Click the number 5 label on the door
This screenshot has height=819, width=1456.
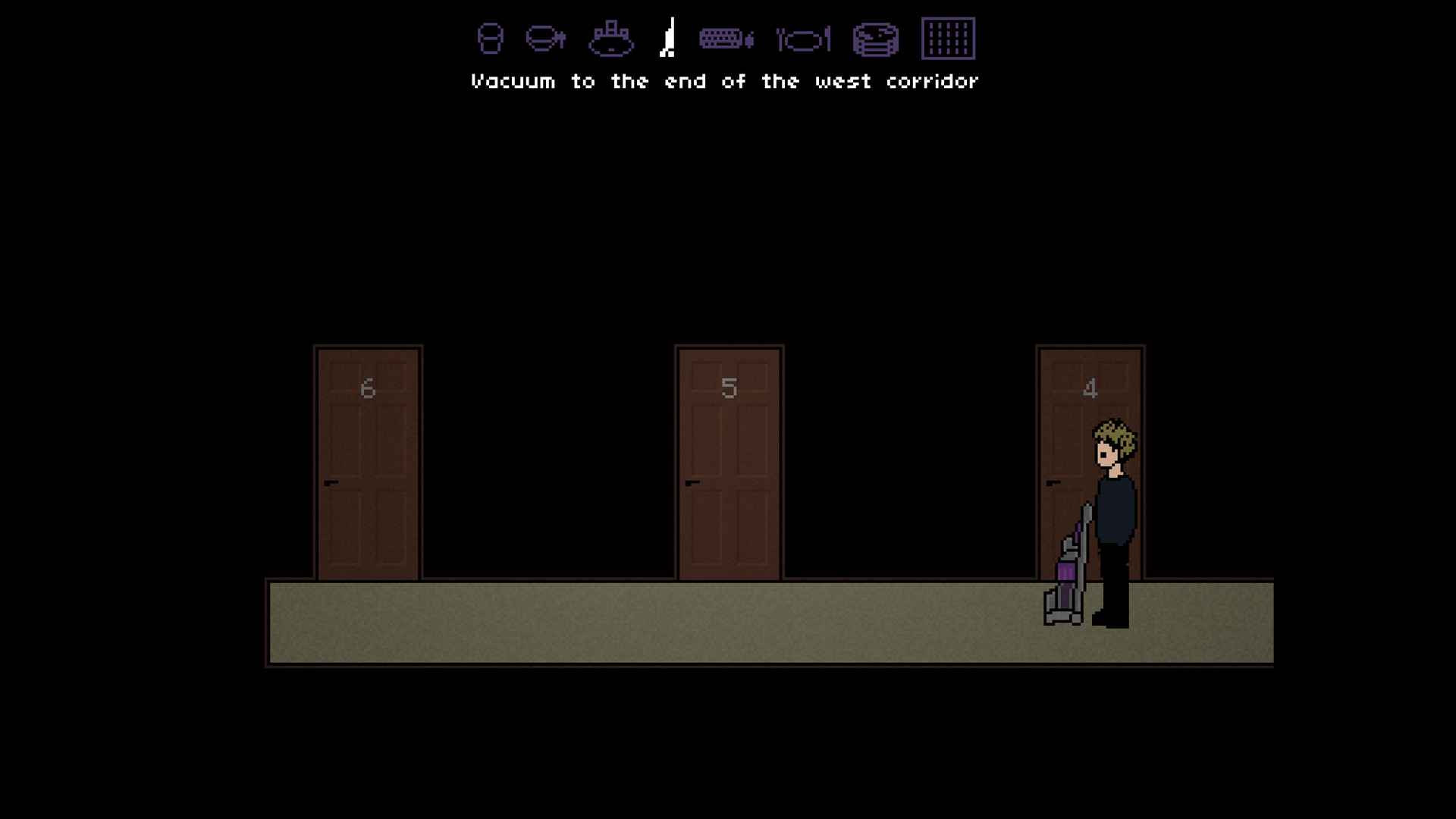[729, 388]
